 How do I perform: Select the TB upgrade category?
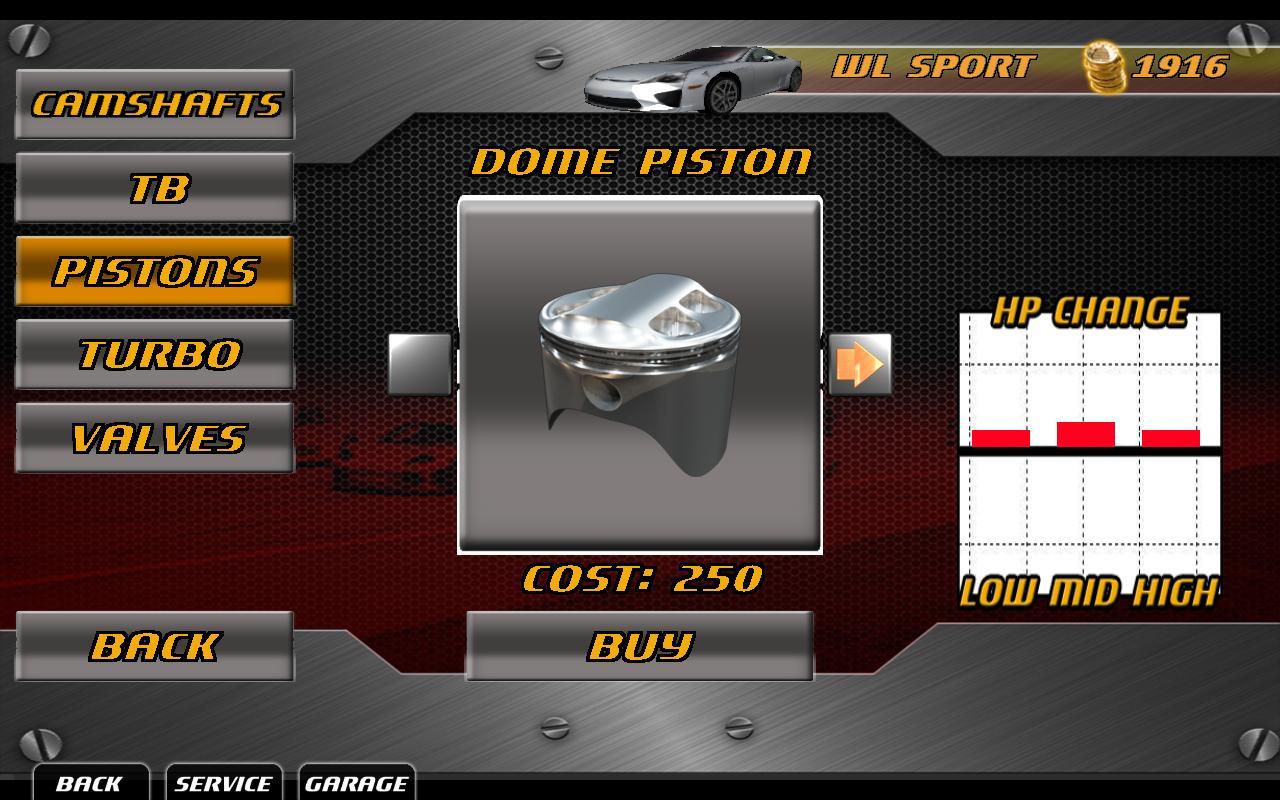click(154, 186)
